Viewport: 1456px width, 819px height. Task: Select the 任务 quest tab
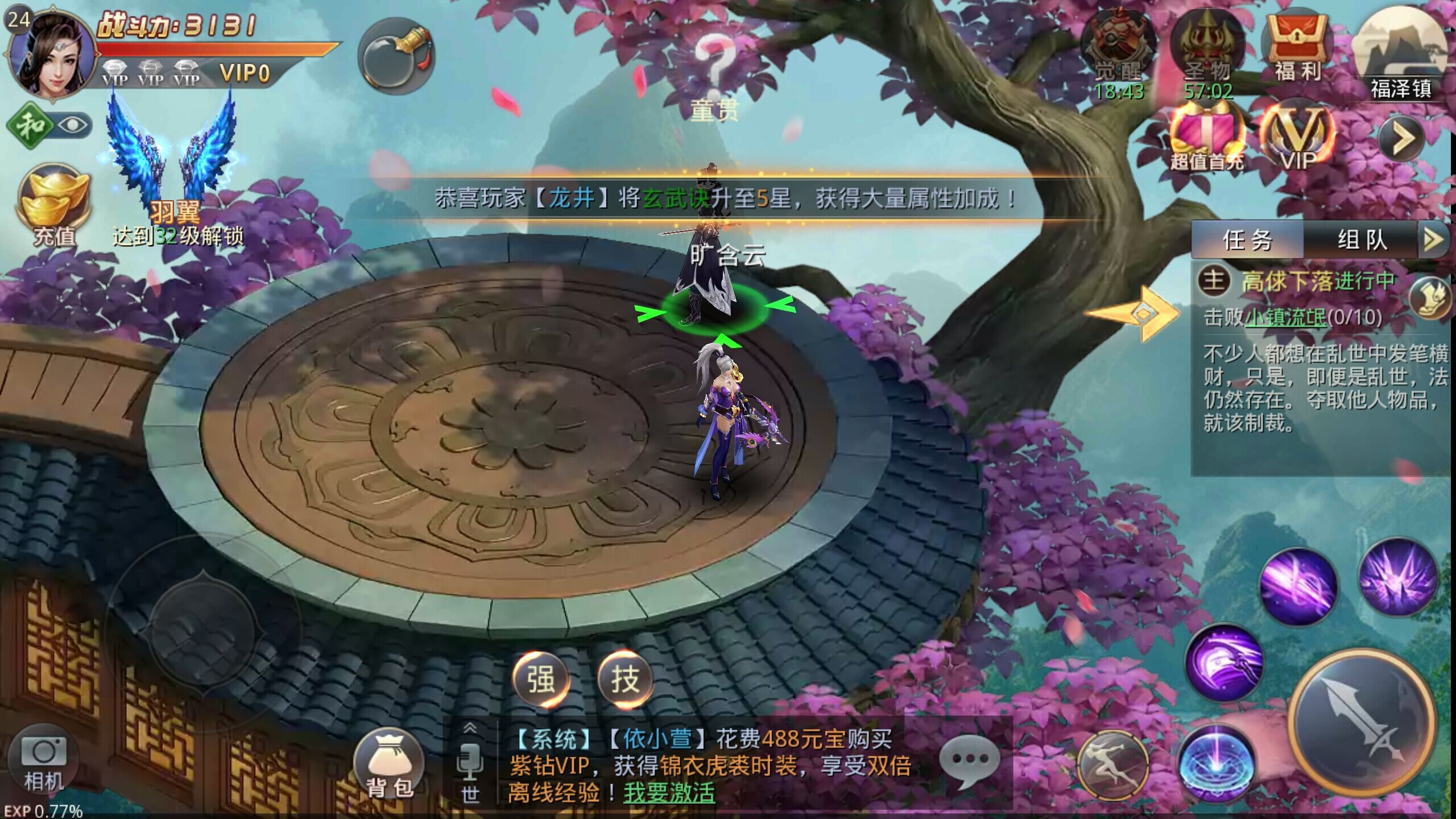tap(1247, 239)
